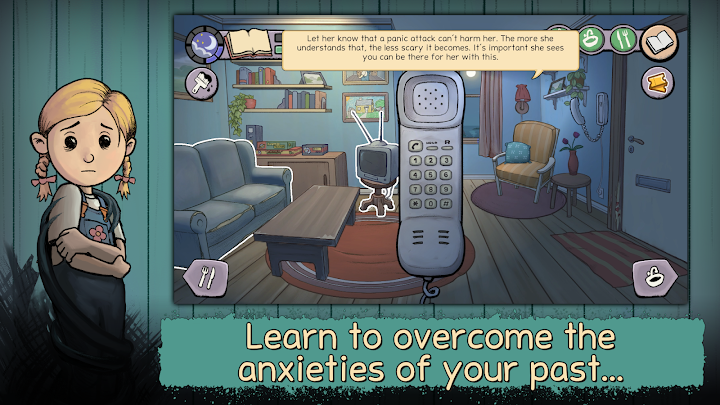Click the green potty need icon
The height and width of the screenshot is (405, 720).
(x=593, y=41)
